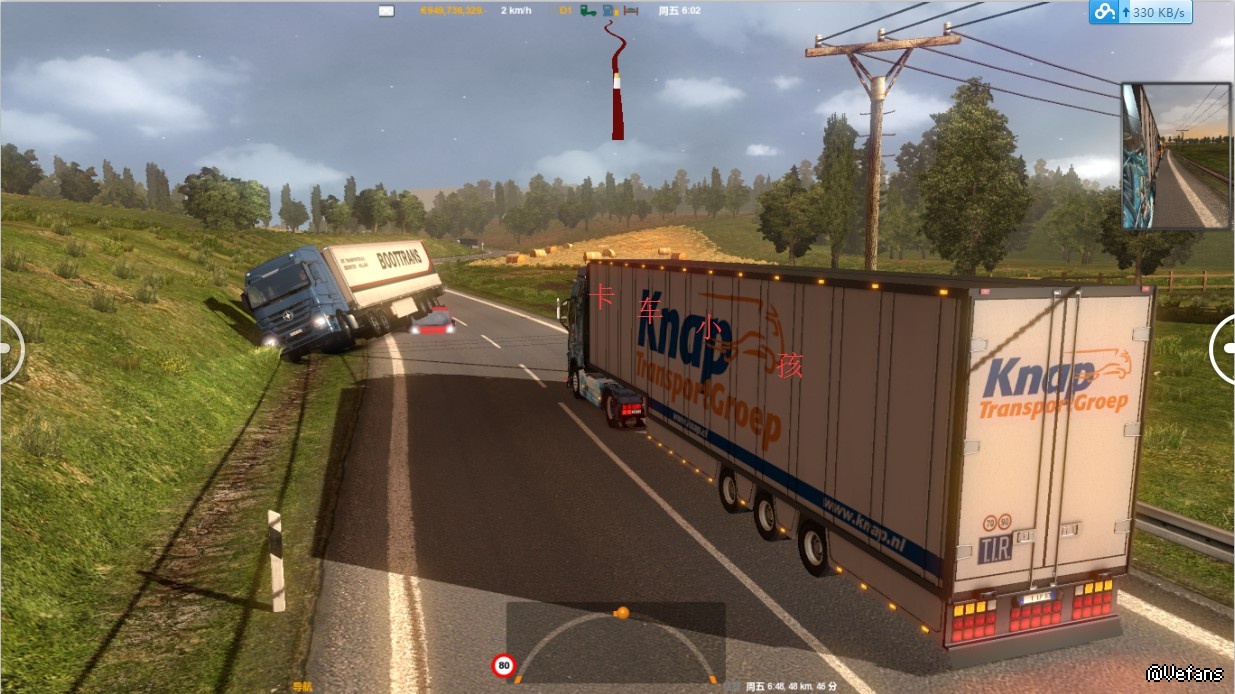Check the fuel pump indicator icon
Viewport: 1235px width, 694px height.
click(609, 11)
